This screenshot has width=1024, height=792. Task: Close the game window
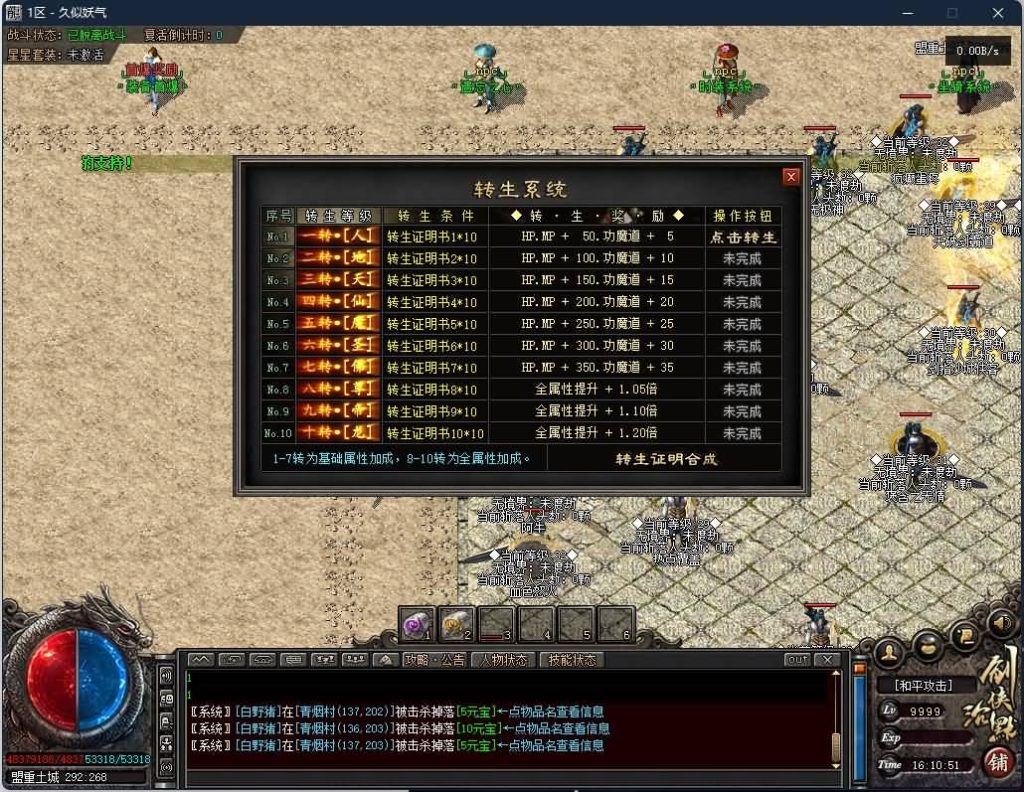(998, 13)
